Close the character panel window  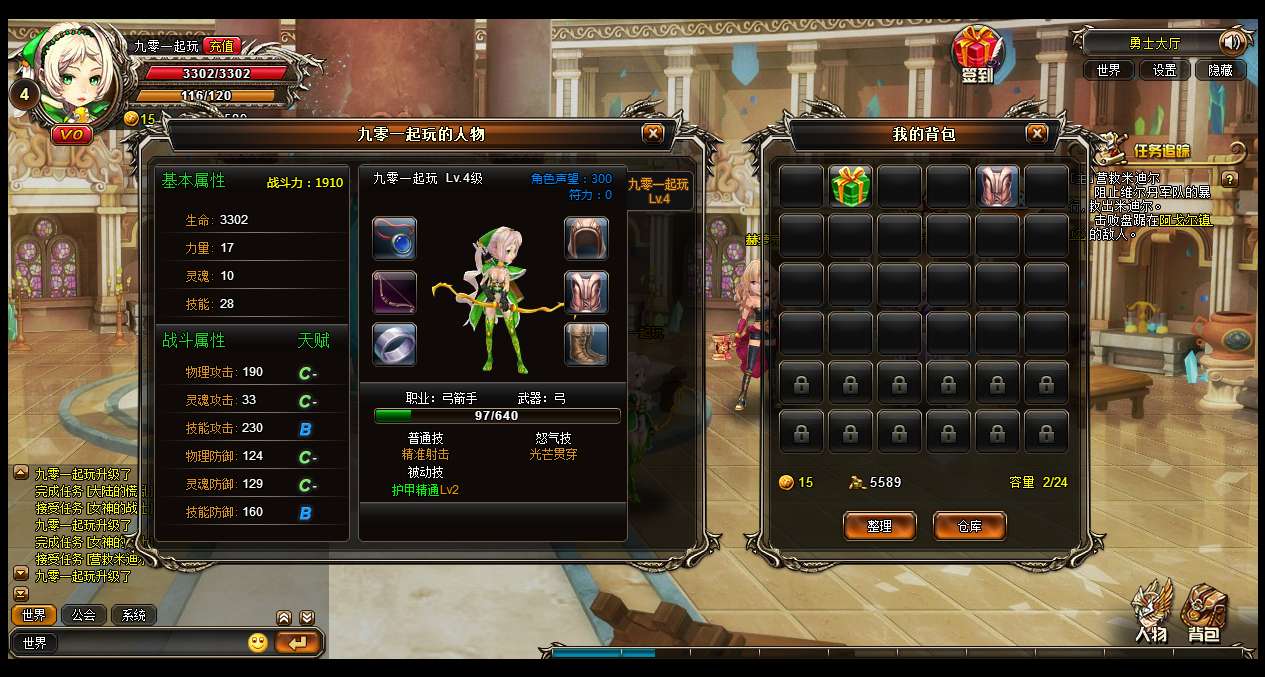pos(653,133)
